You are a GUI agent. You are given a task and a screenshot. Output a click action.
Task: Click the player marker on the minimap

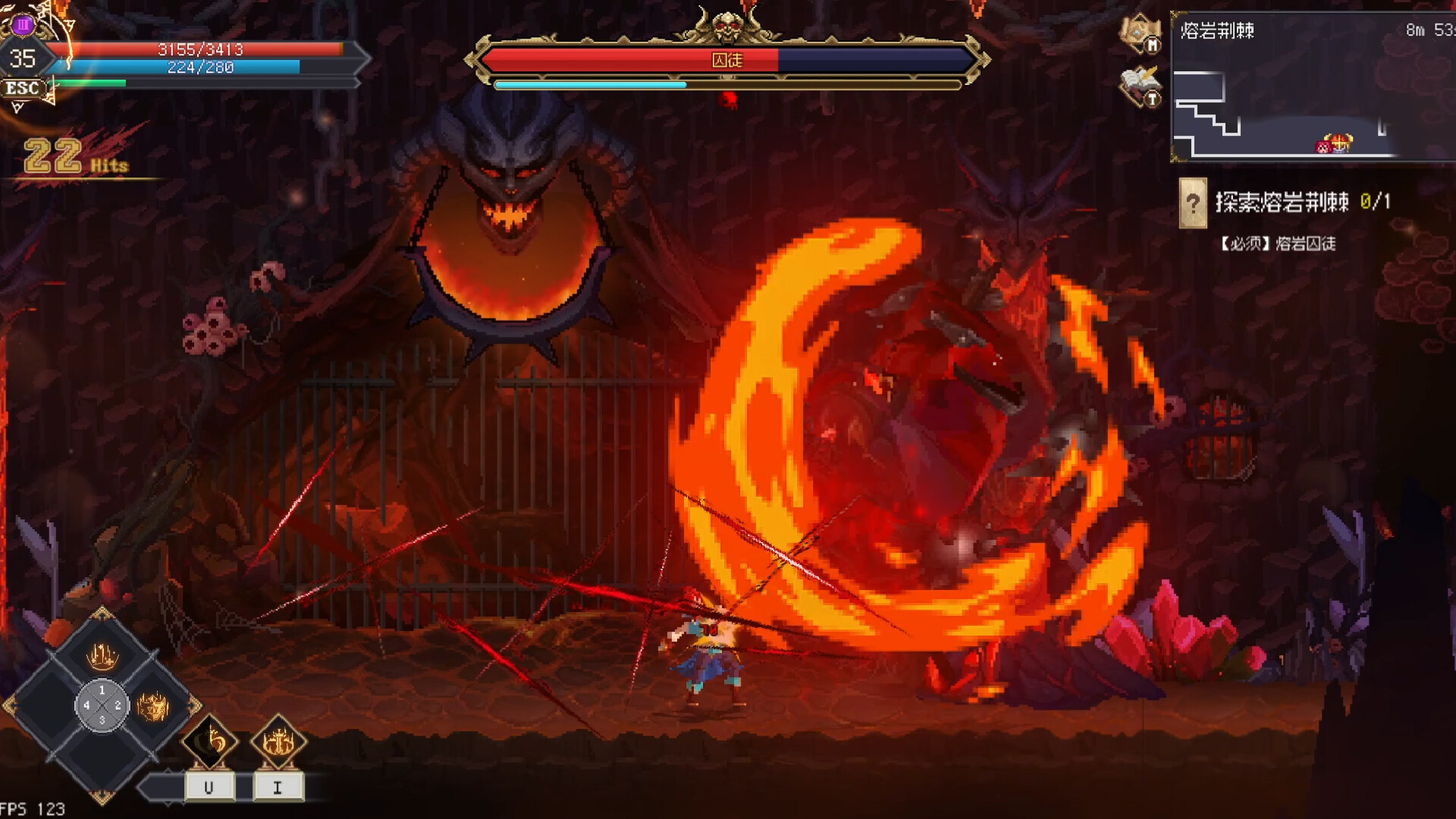pos(1333,145)
